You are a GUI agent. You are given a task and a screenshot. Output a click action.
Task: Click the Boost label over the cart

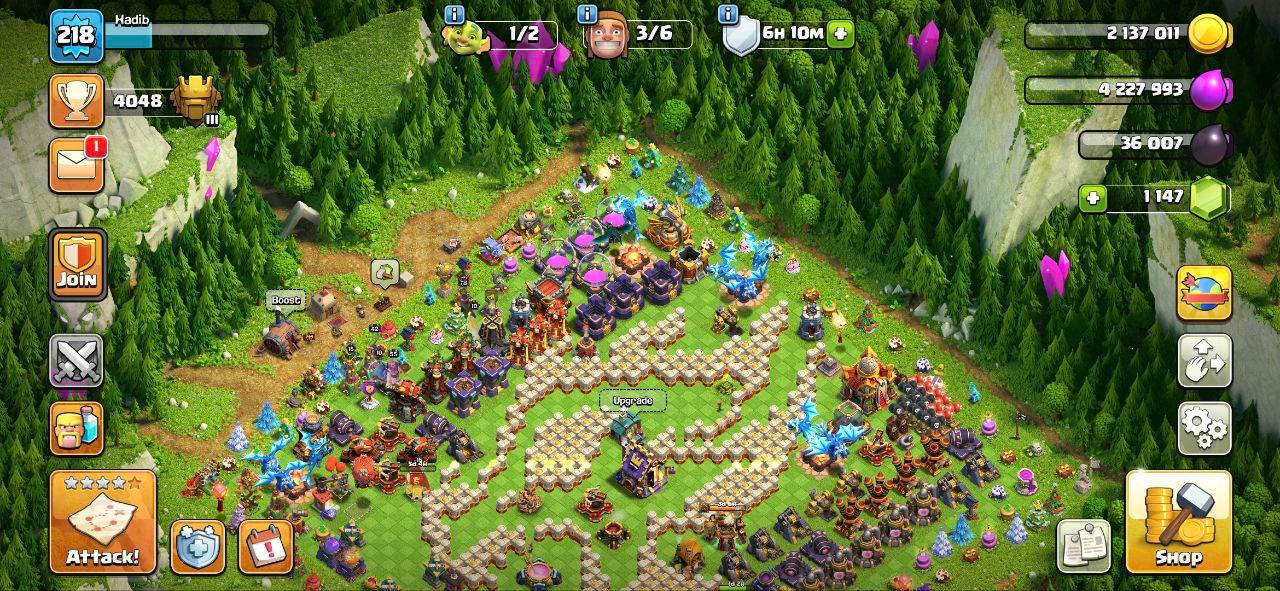285,300
